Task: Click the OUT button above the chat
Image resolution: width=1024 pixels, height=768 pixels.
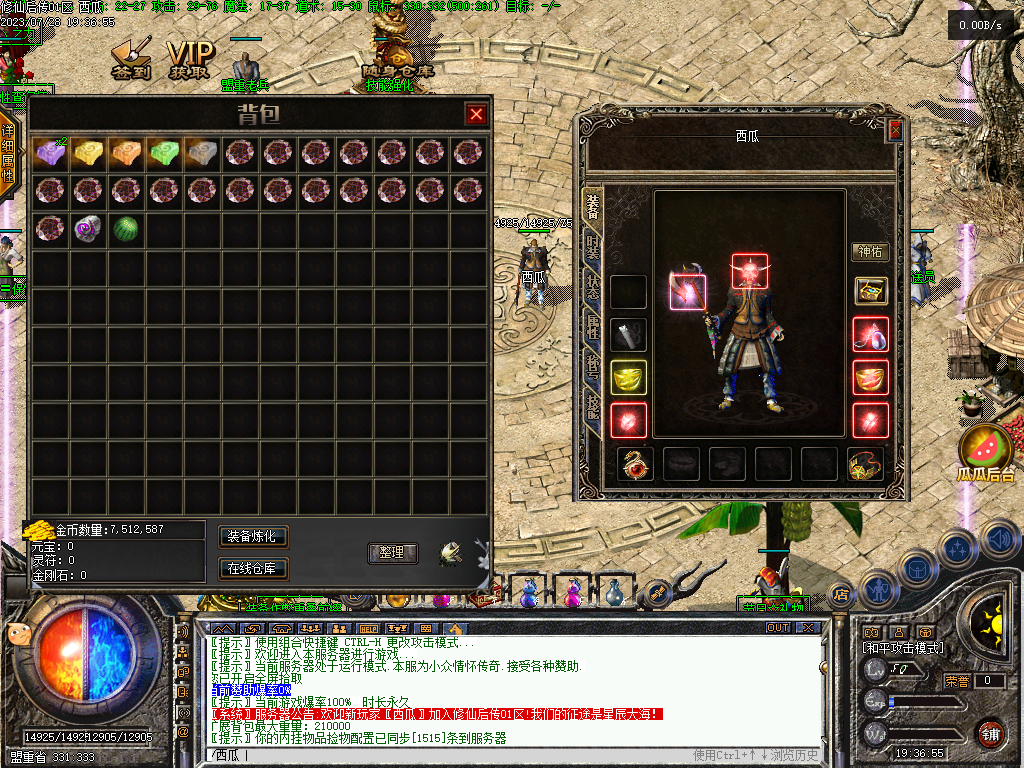Action: [x=778, y=627]
